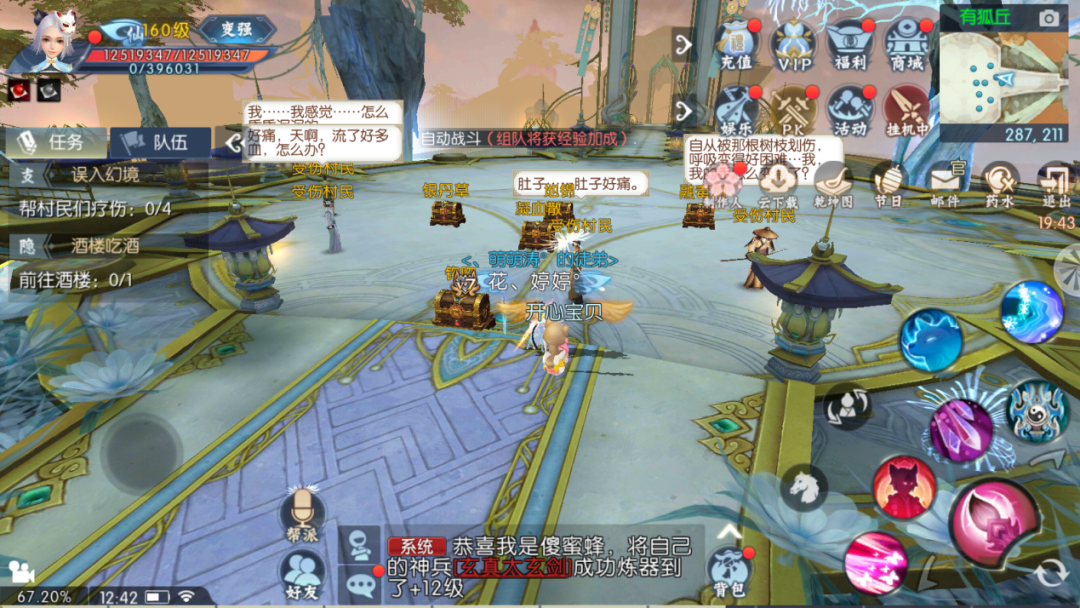1080x608 pixels.
Task: Activate the red fox silhouette skill
Action: tap(903, 486)
